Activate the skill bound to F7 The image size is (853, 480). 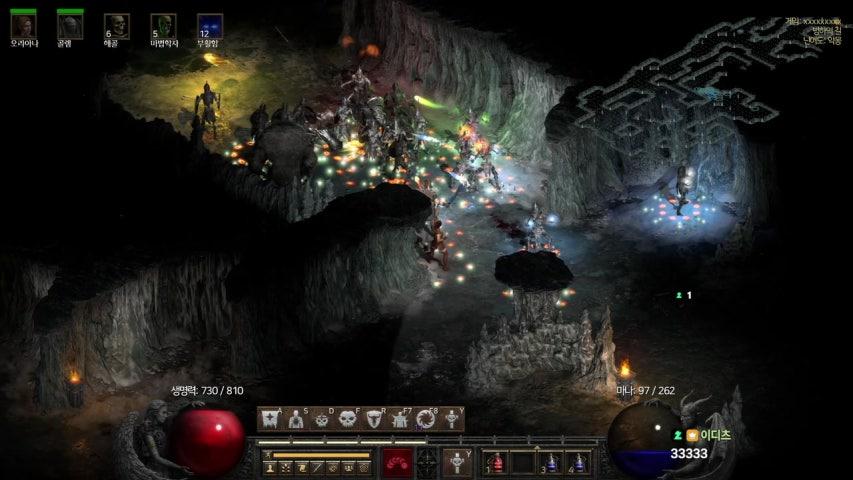coord(400,419)
